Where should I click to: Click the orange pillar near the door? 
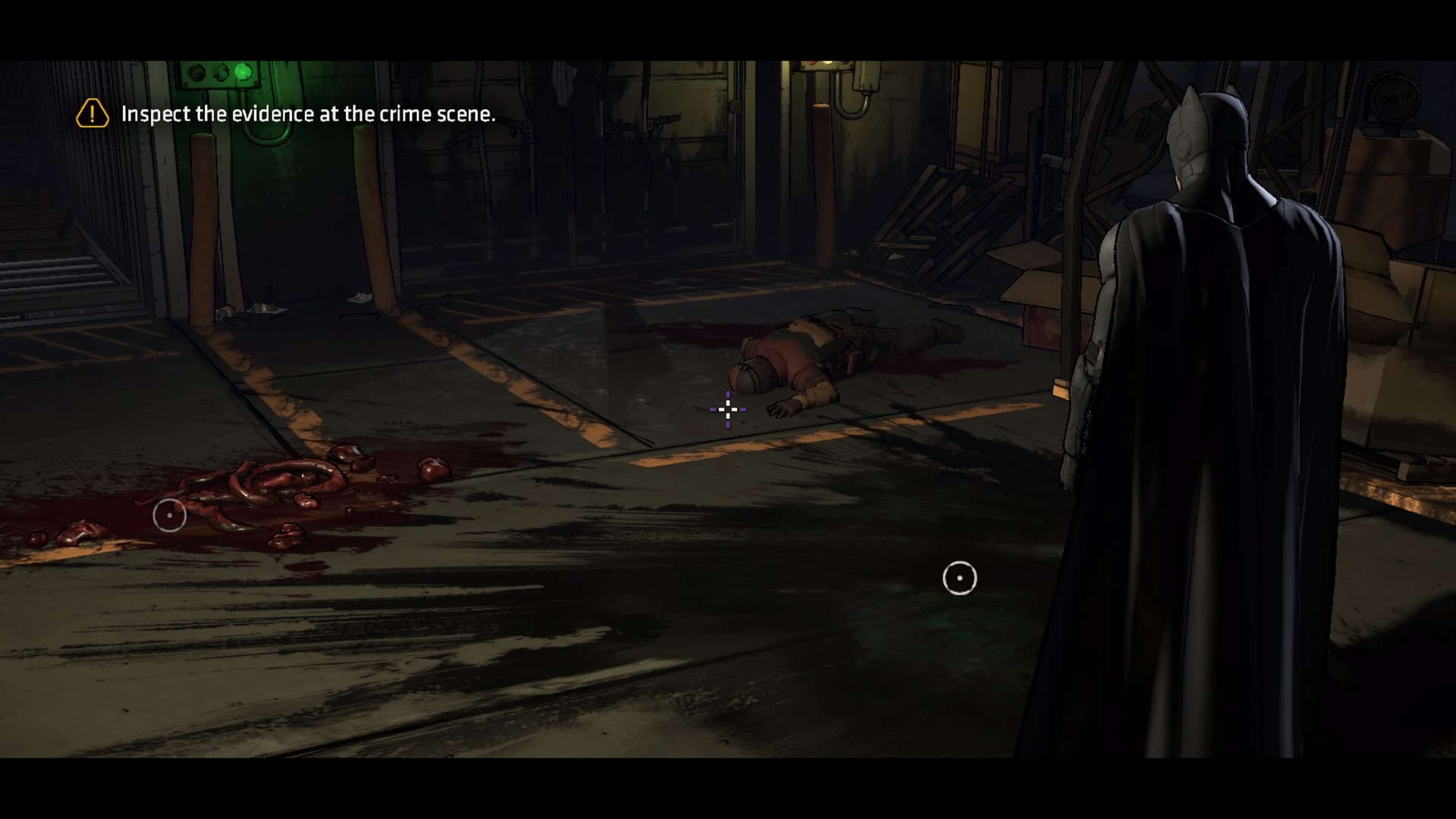click(x=203, y=220)
